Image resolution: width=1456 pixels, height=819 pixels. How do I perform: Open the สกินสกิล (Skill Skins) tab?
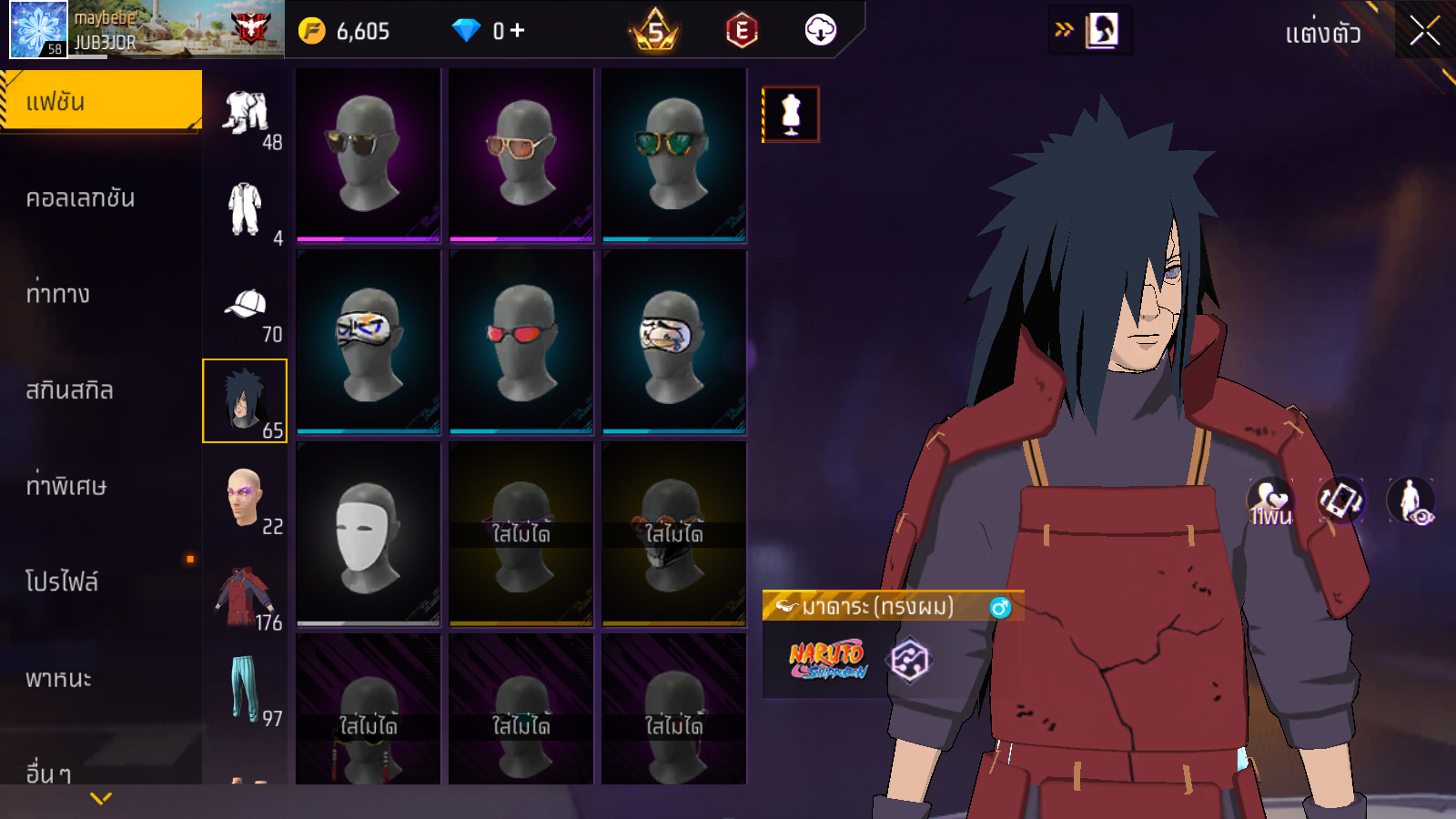70,390
